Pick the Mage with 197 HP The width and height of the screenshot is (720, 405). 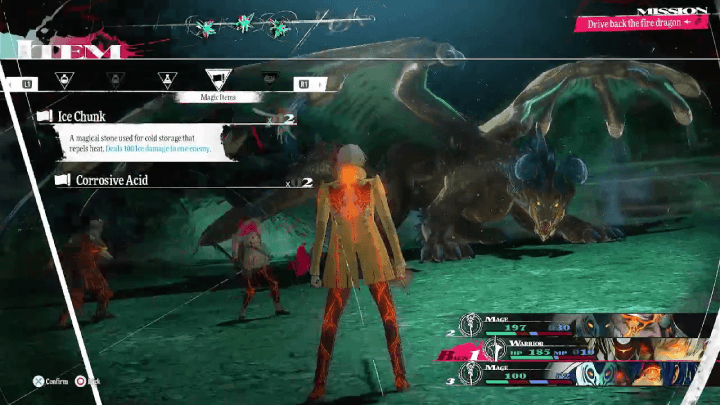click(588, 324)
